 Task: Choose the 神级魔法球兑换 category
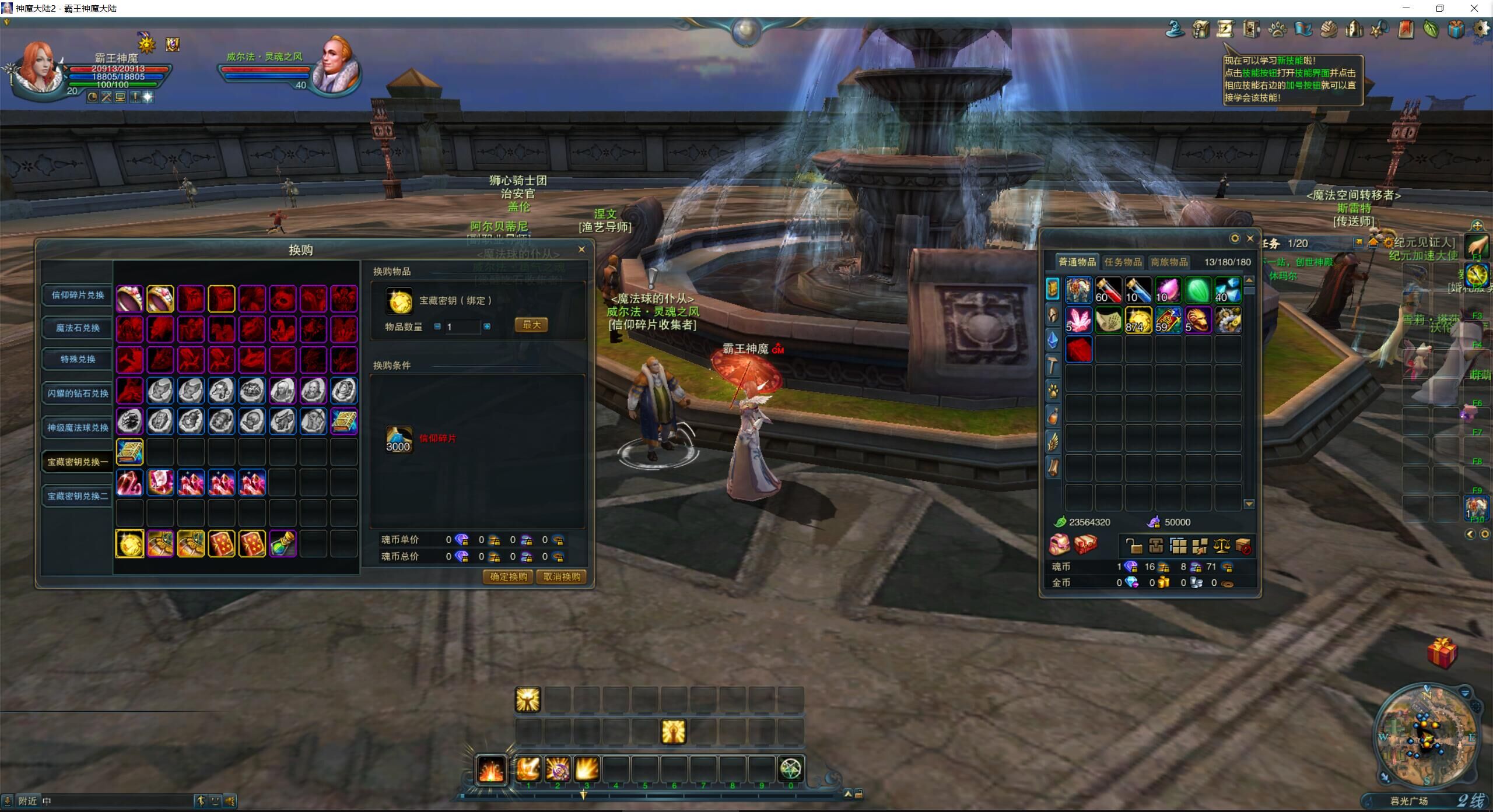click(78, 427)
